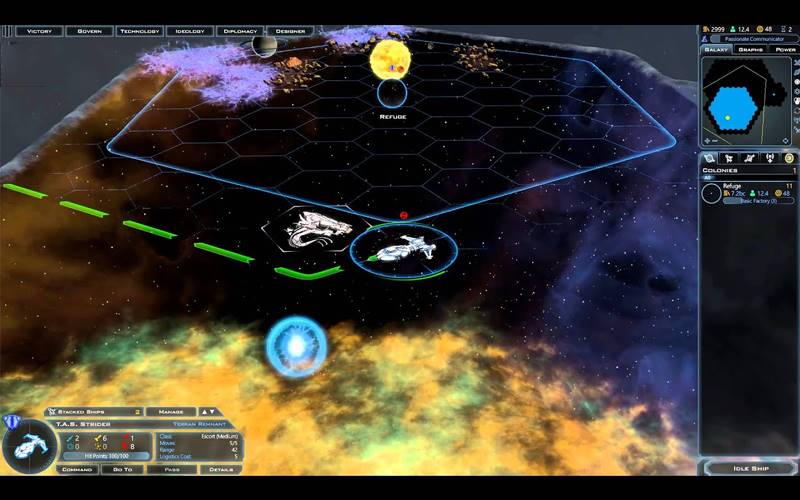This screenshot has width=800, height=500.
Task: Pass this ship's turn
Action: (174, 469)
